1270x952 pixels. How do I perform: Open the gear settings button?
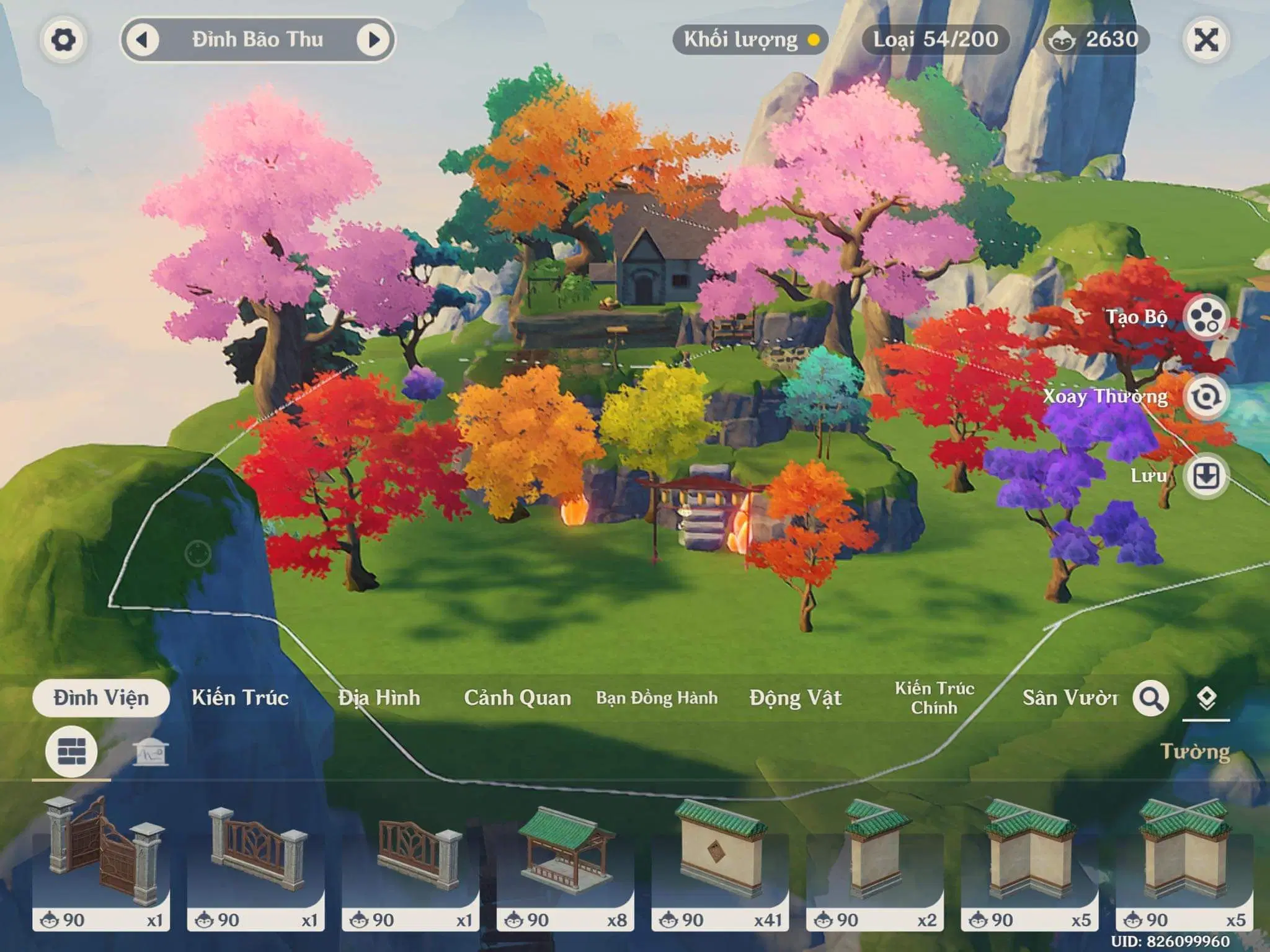pyautogui.click(x=63, y=40)
